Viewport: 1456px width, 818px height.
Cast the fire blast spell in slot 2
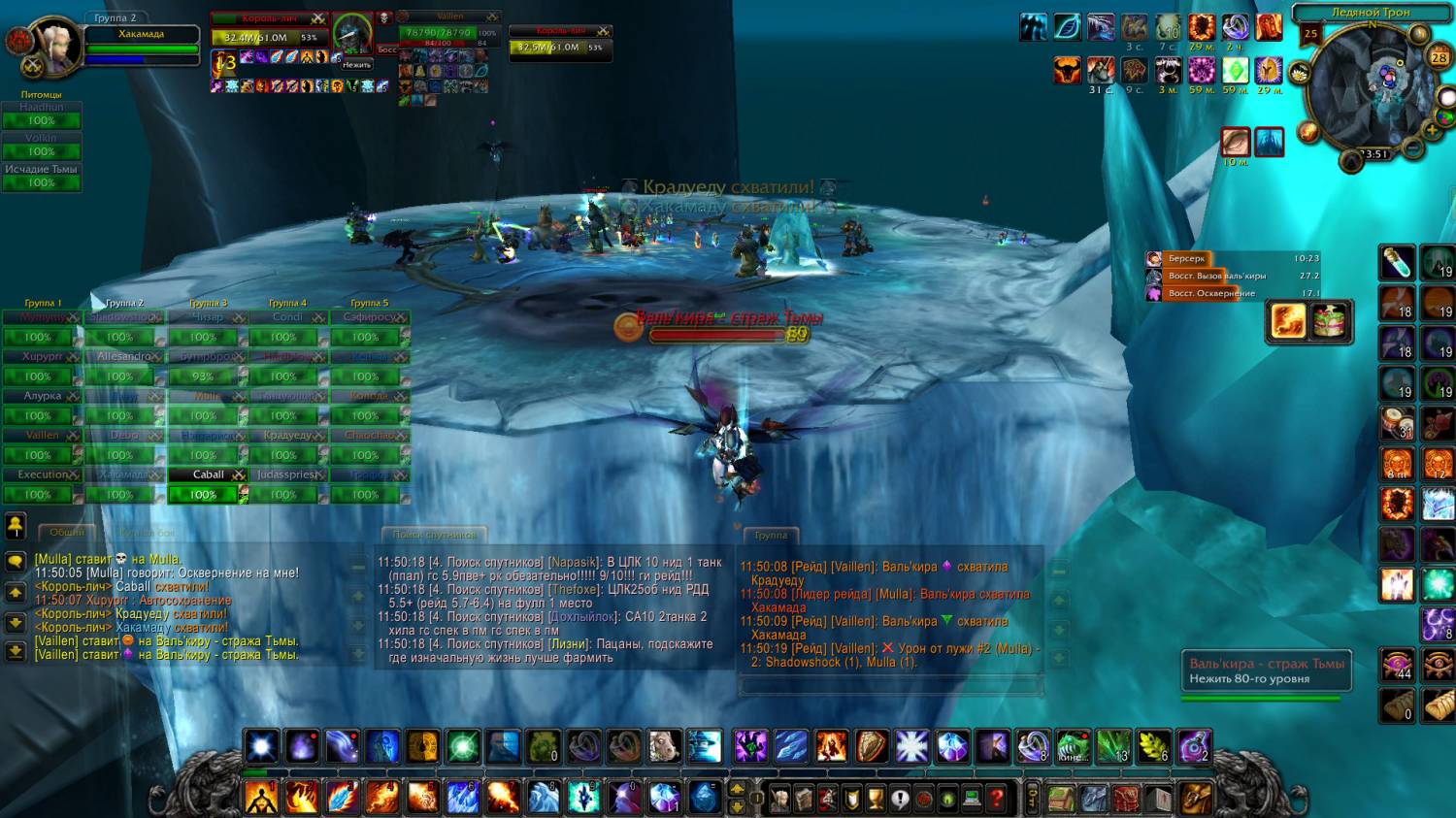tap(302, 798)
